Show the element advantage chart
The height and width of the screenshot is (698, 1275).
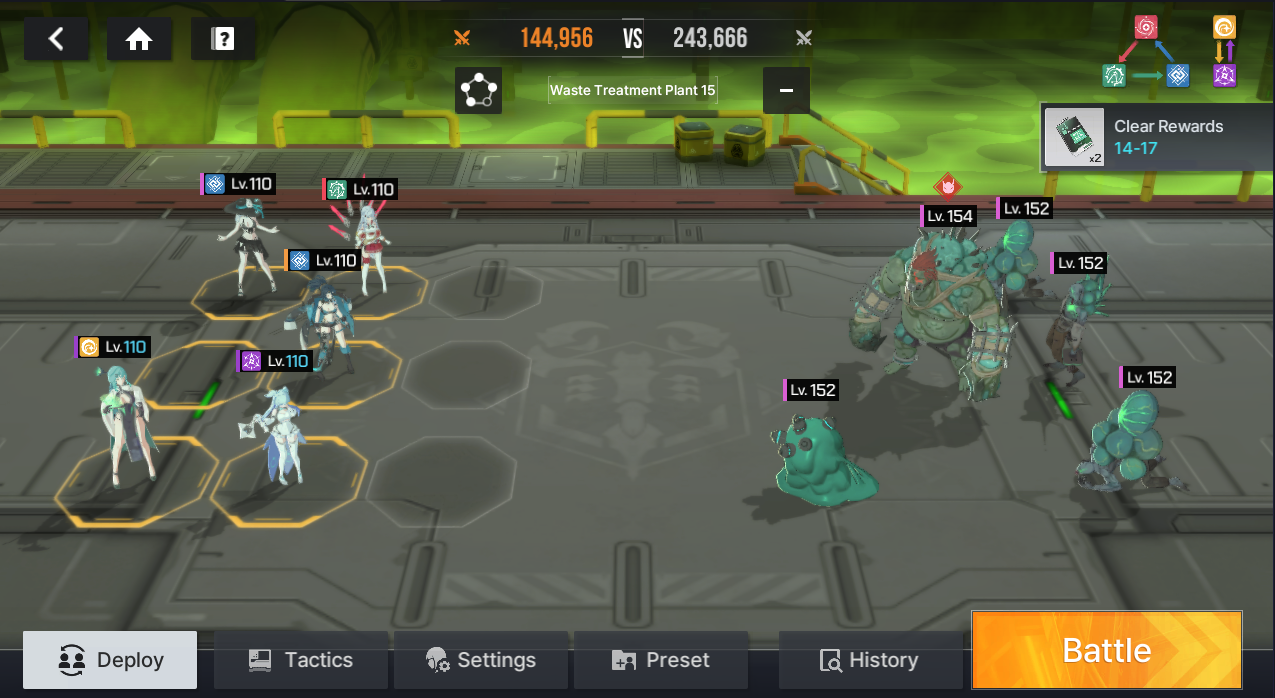click(1169, 51)
